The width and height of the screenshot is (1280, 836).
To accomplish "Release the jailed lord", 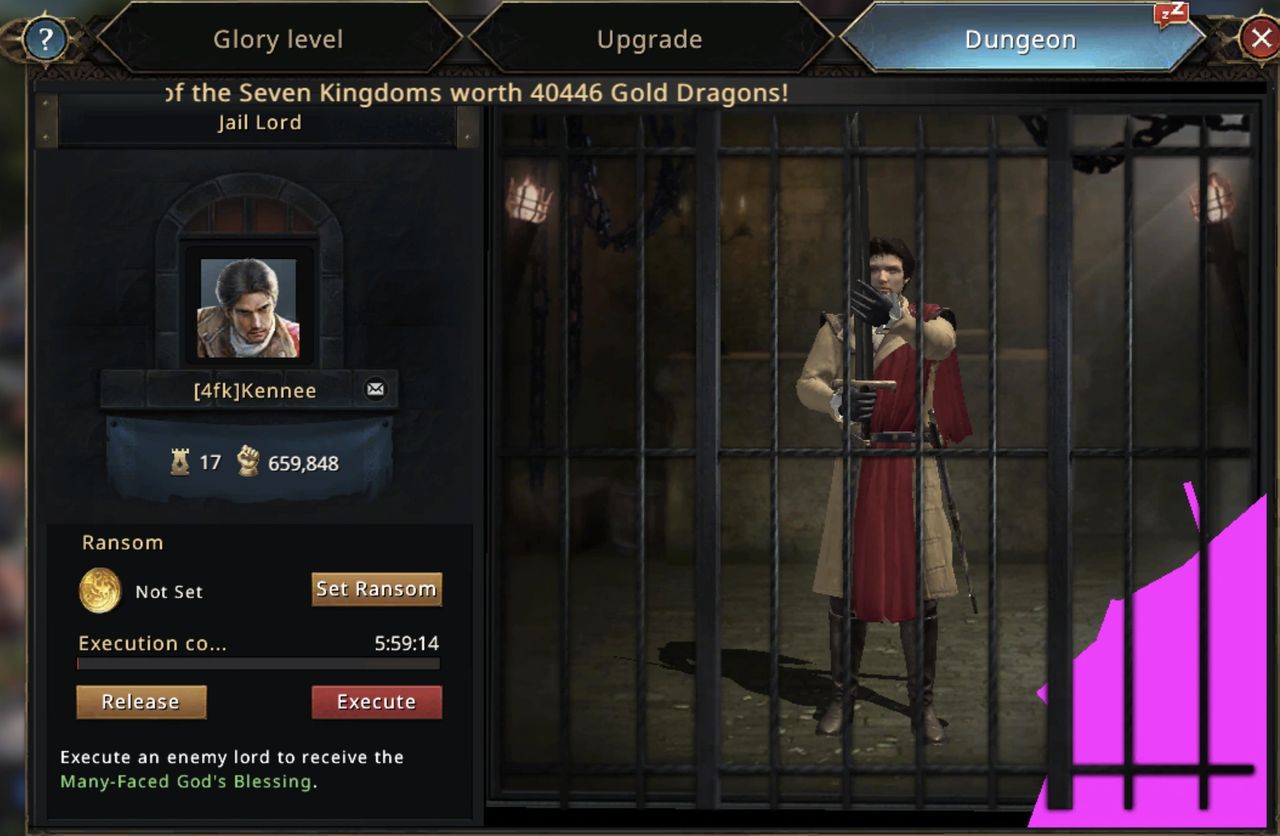I will [x=141, y=702].
